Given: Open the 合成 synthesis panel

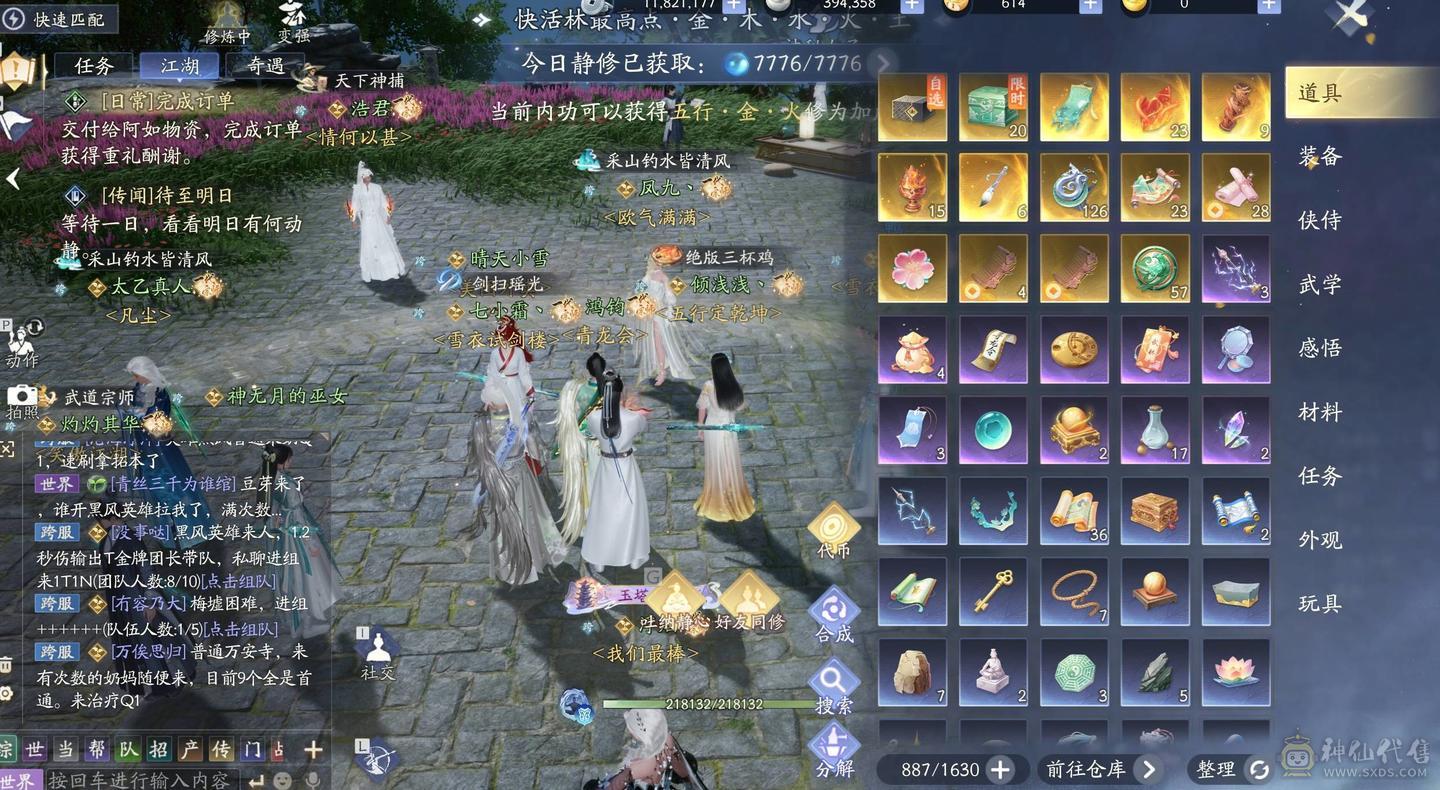Looking at the screenshot, I should [x=834, y=608].
